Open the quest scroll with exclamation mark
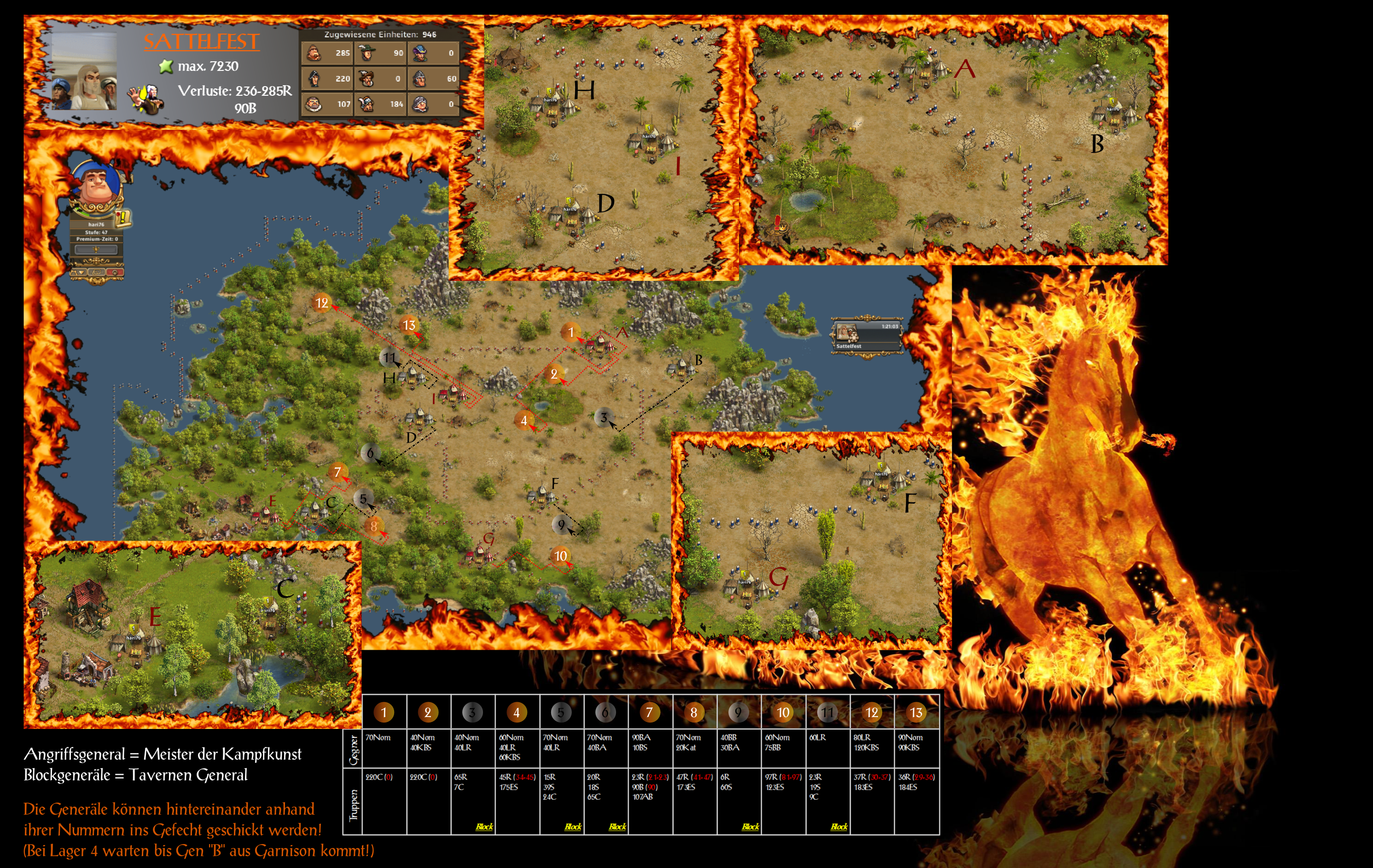Viewport: 1373px width, 868px height. (x=122, y=217)
